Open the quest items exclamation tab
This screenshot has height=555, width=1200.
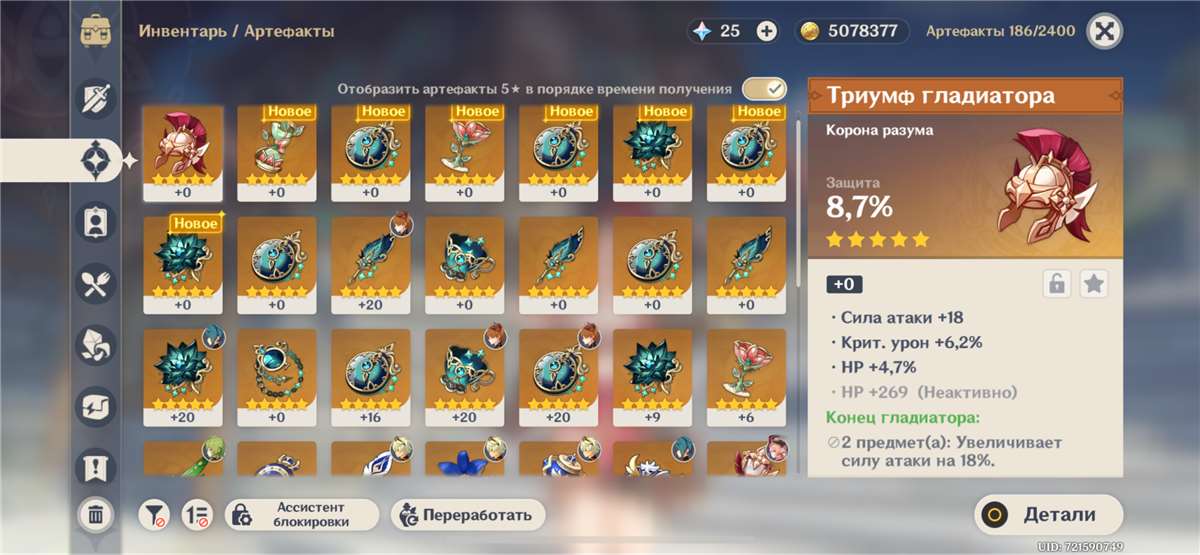coord(96,466)
